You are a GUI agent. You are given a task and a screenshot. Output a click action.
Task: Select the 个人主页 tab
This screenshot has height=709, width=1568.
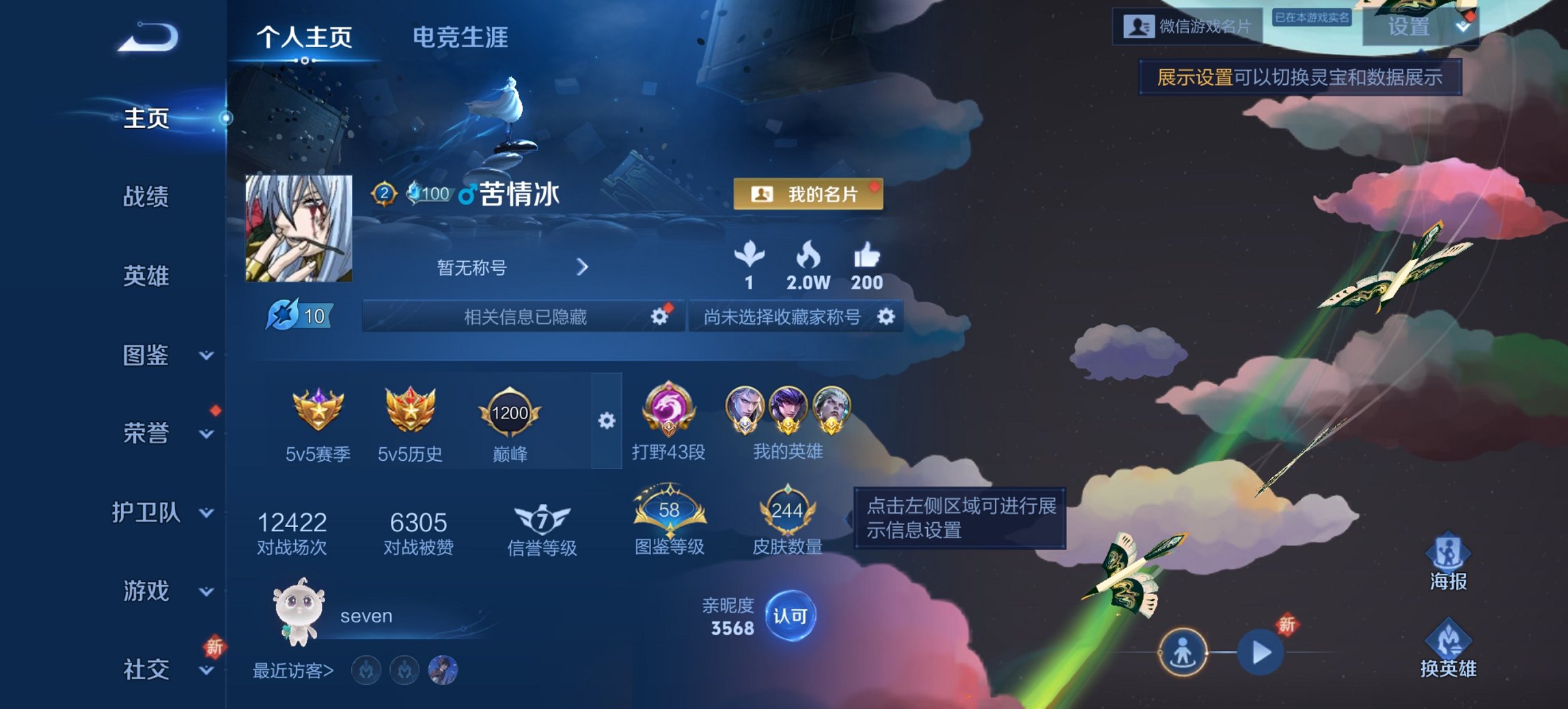(305, 39)
